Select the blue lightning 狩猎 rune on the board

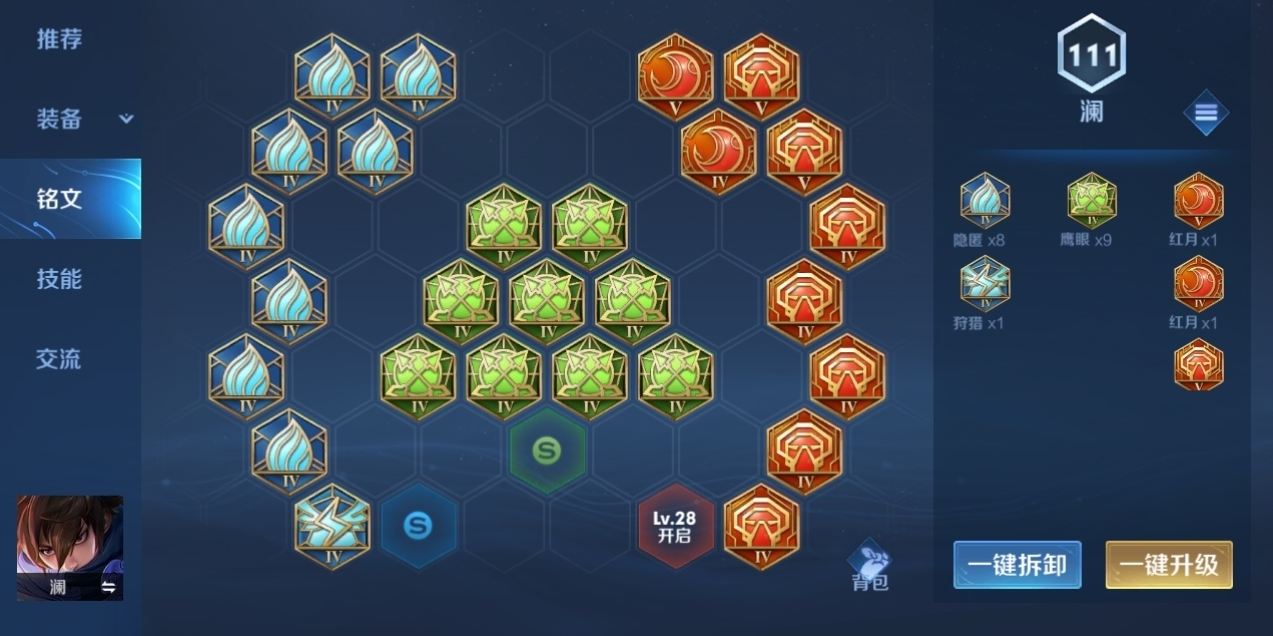point(332,526)
